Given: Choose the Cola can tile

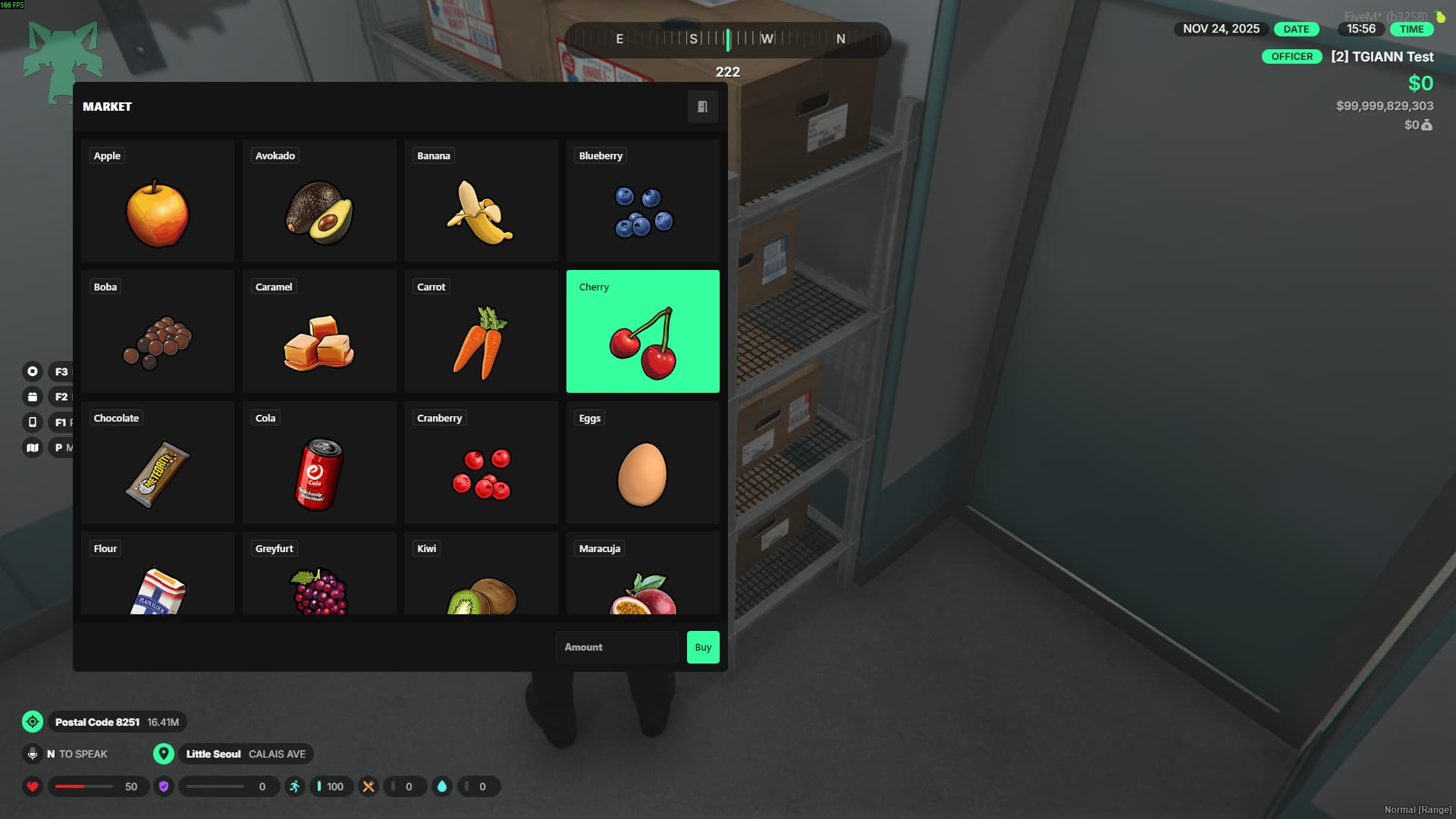Looking at the screenshot, I should coord(319,463).
